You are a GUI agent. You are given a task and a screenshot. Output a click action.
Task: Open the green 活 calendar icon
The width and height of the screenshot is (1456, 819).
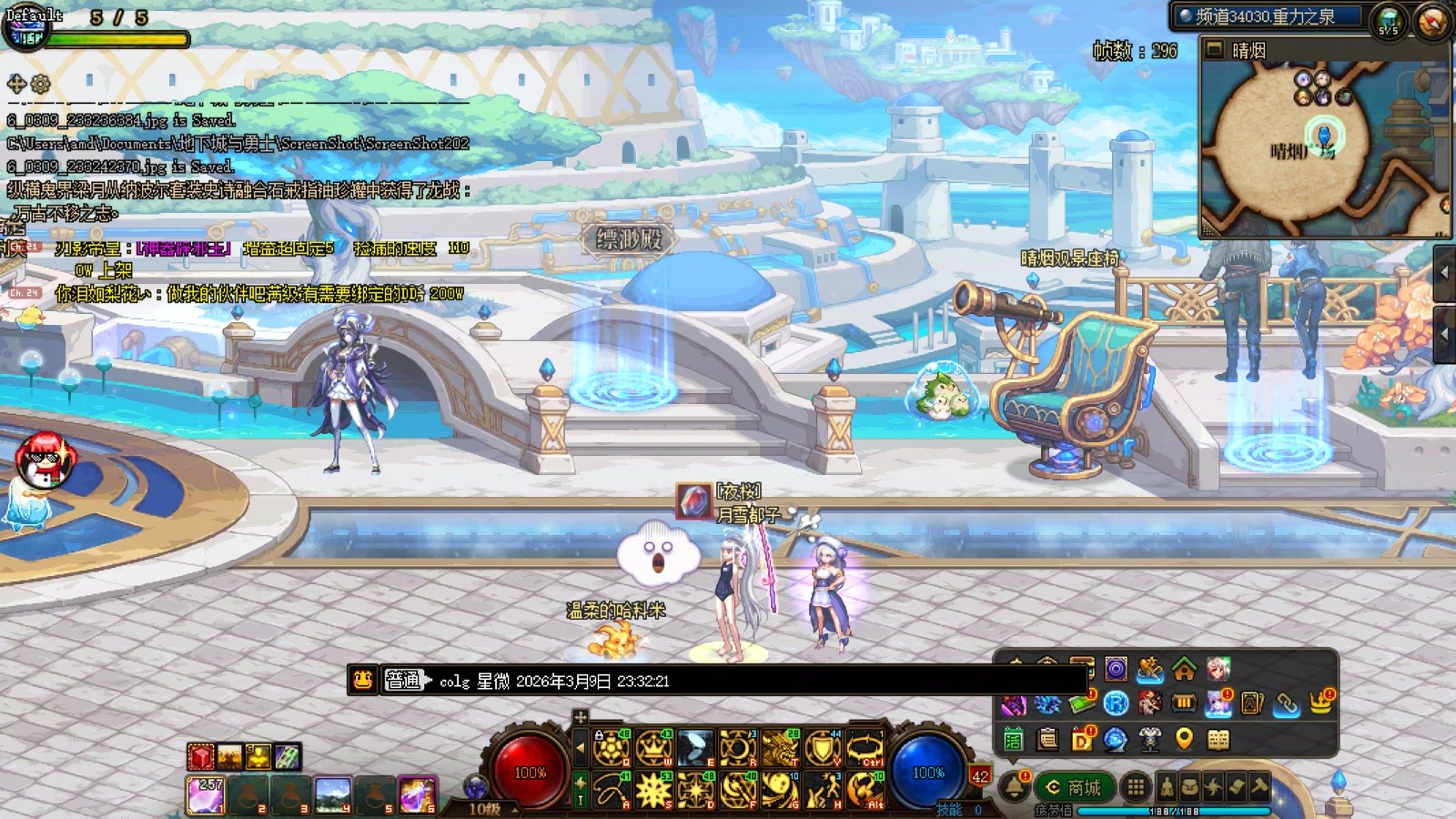point(1014,739)
